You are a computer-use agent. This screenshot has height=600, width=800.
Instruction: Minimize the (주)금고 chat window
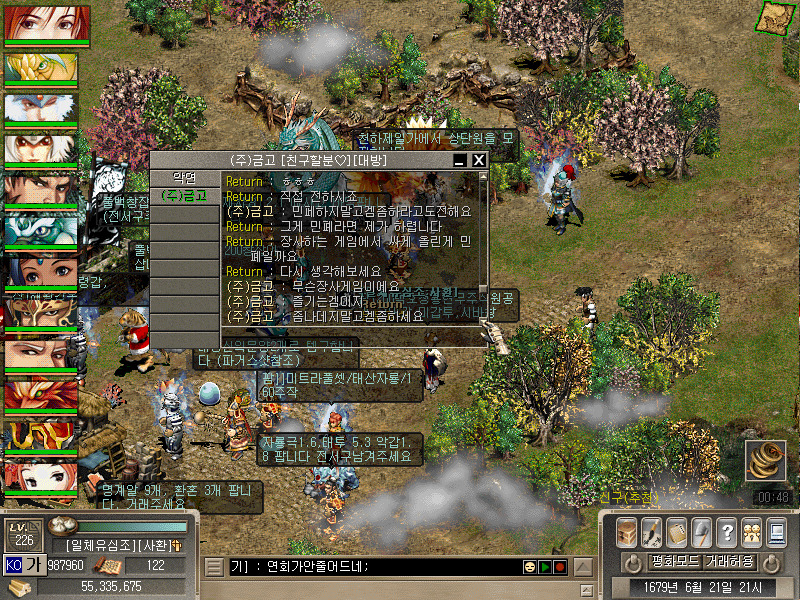(x=460, y=160)
